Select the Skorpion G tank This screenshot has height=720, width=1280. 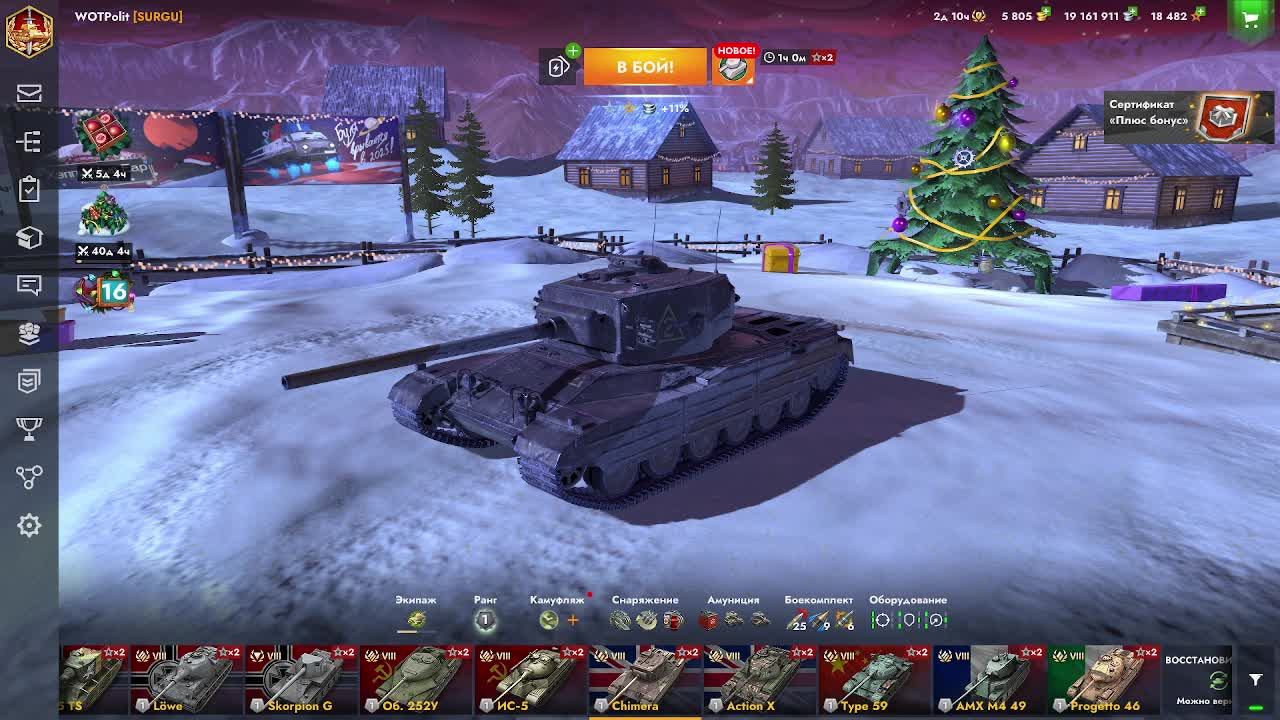coord(301,679)
